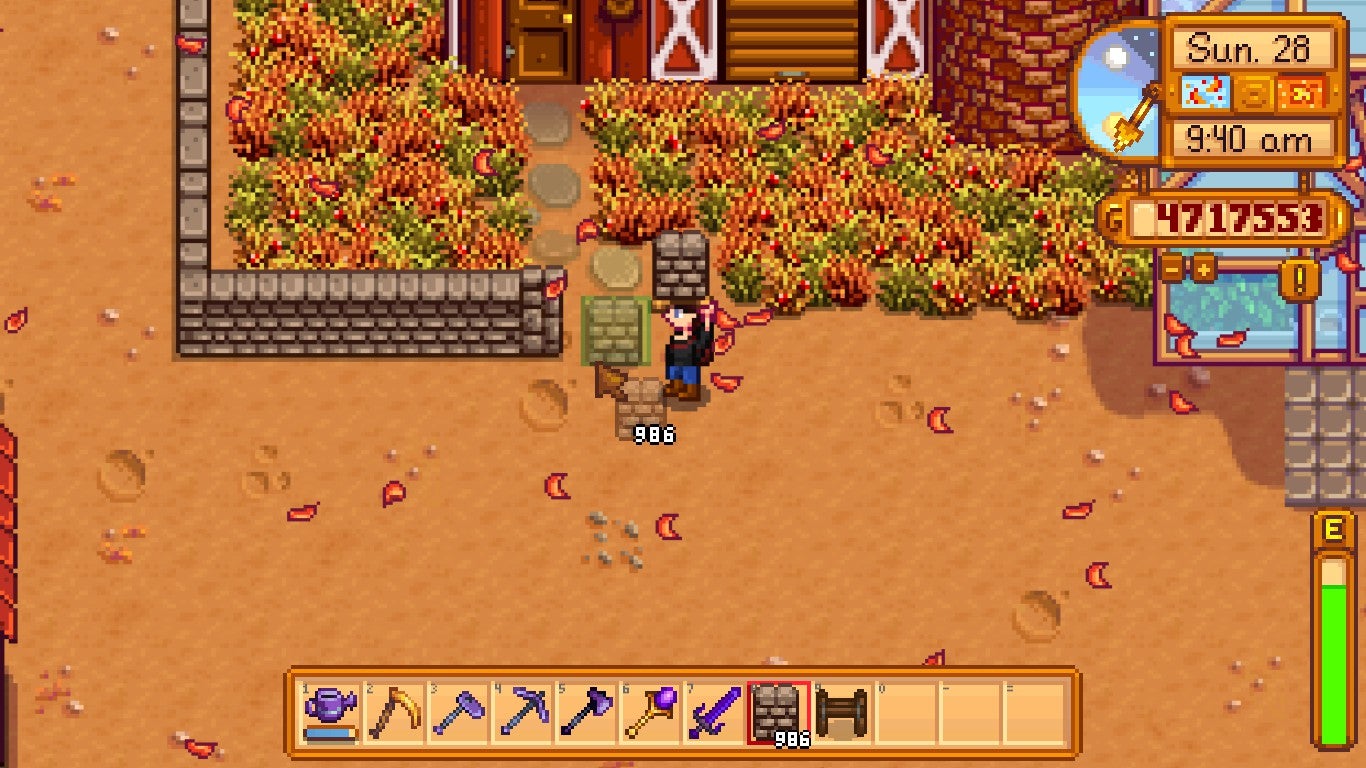
Task: Equip the purple galaxy sword
Action: tap(714, 713)
